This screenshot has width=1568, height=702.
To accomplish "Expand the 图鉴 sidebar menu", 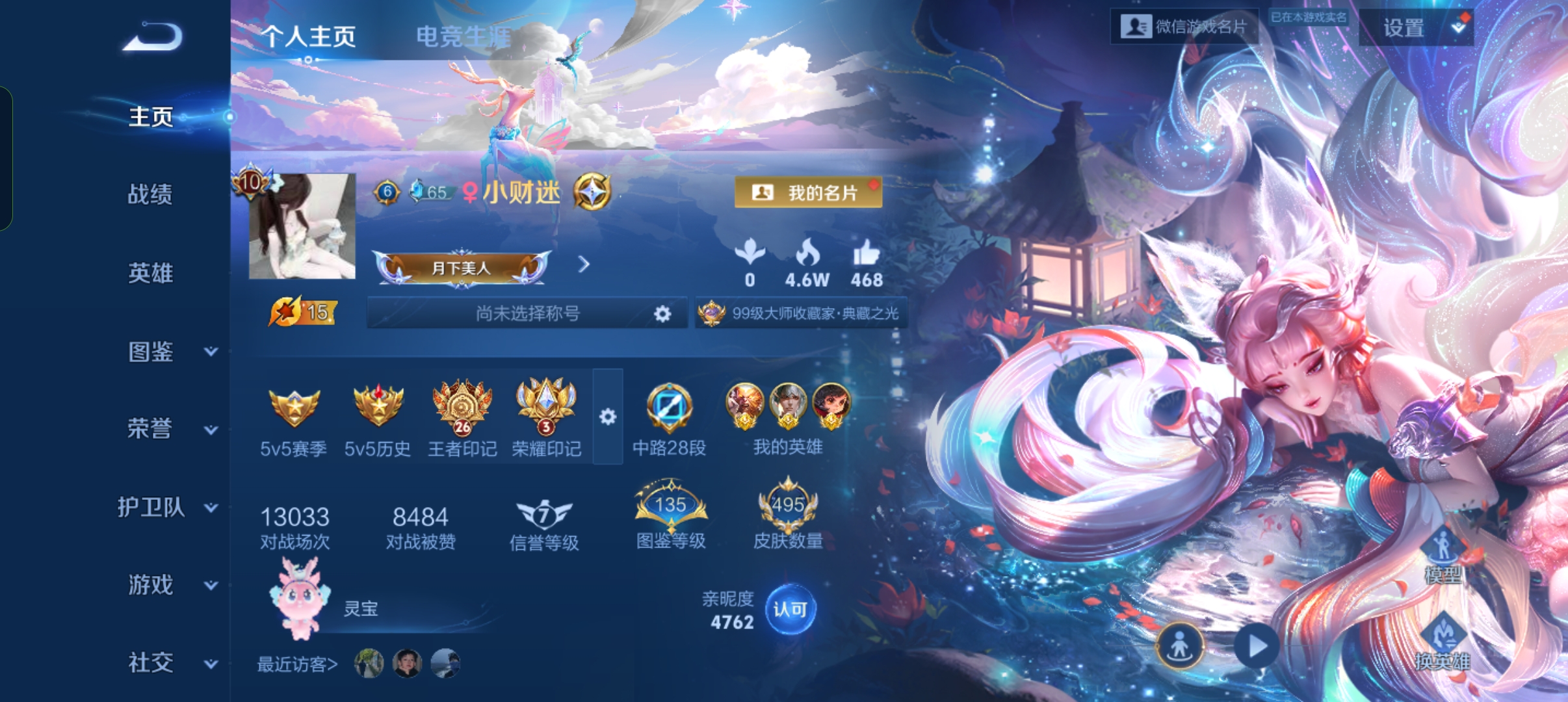I will (x=172, y=352).
